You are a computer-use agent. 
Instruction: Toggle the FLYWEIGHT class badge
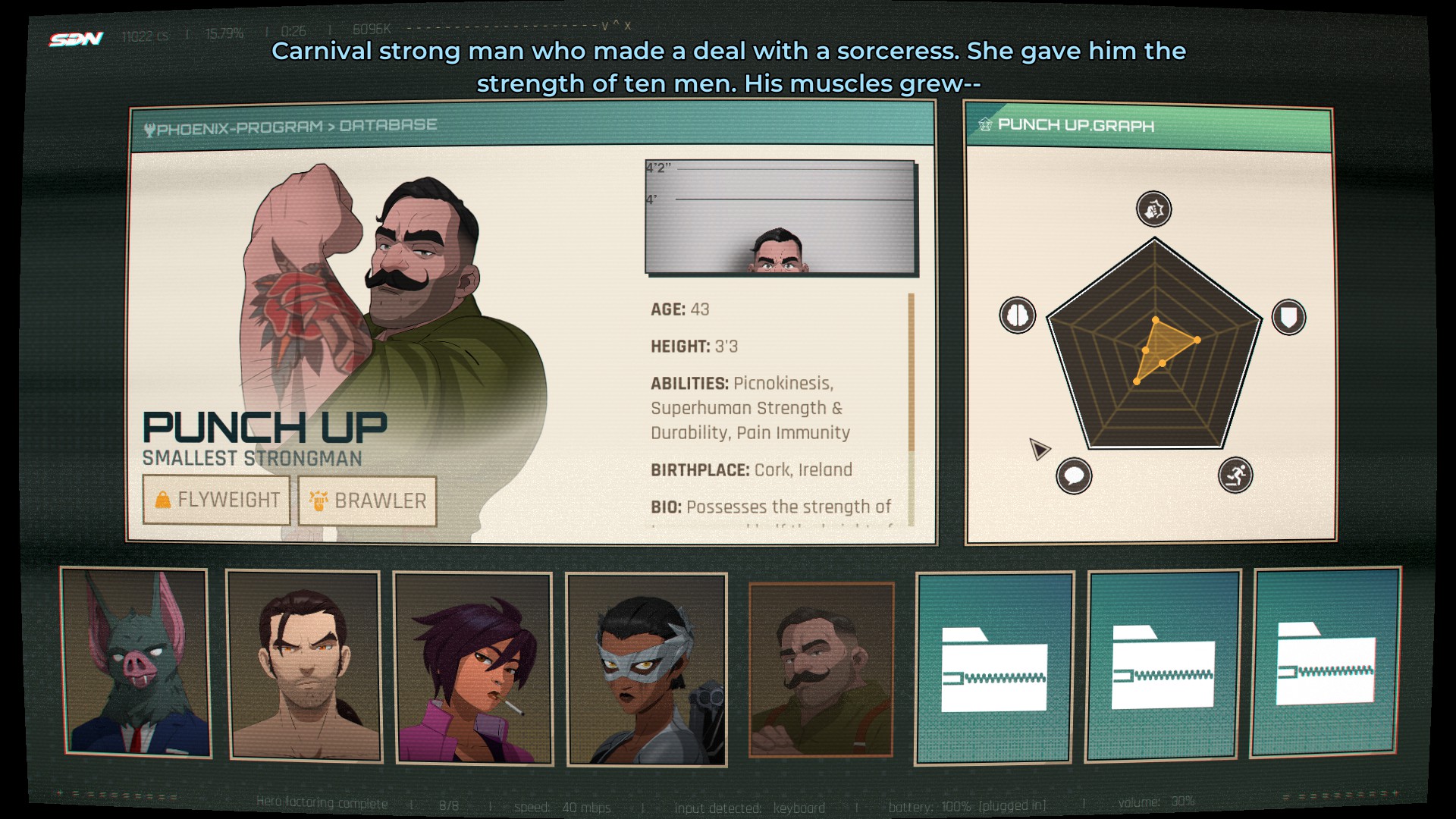[217, 500]
